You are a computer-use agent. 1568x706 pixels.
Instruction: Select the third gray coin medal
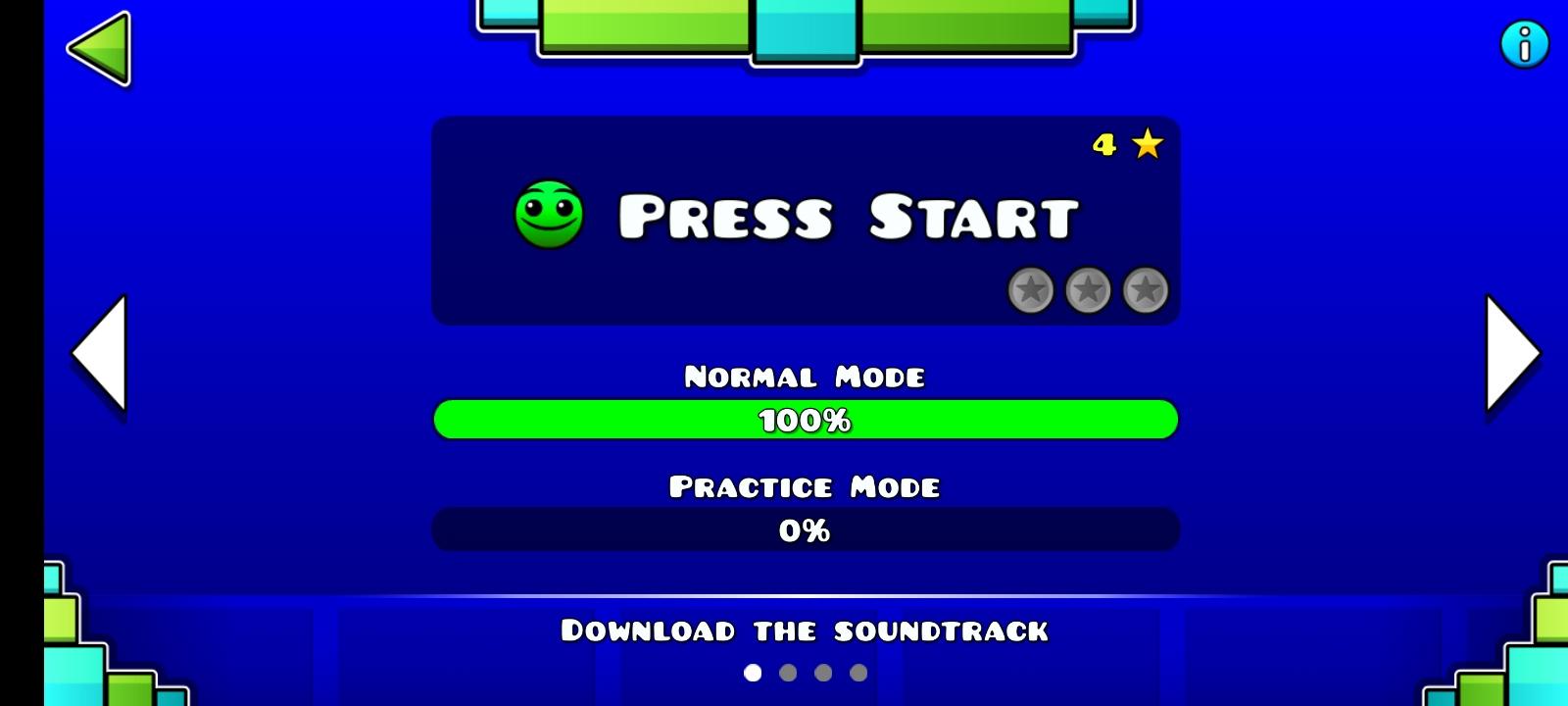click(x=1144, y=291)
